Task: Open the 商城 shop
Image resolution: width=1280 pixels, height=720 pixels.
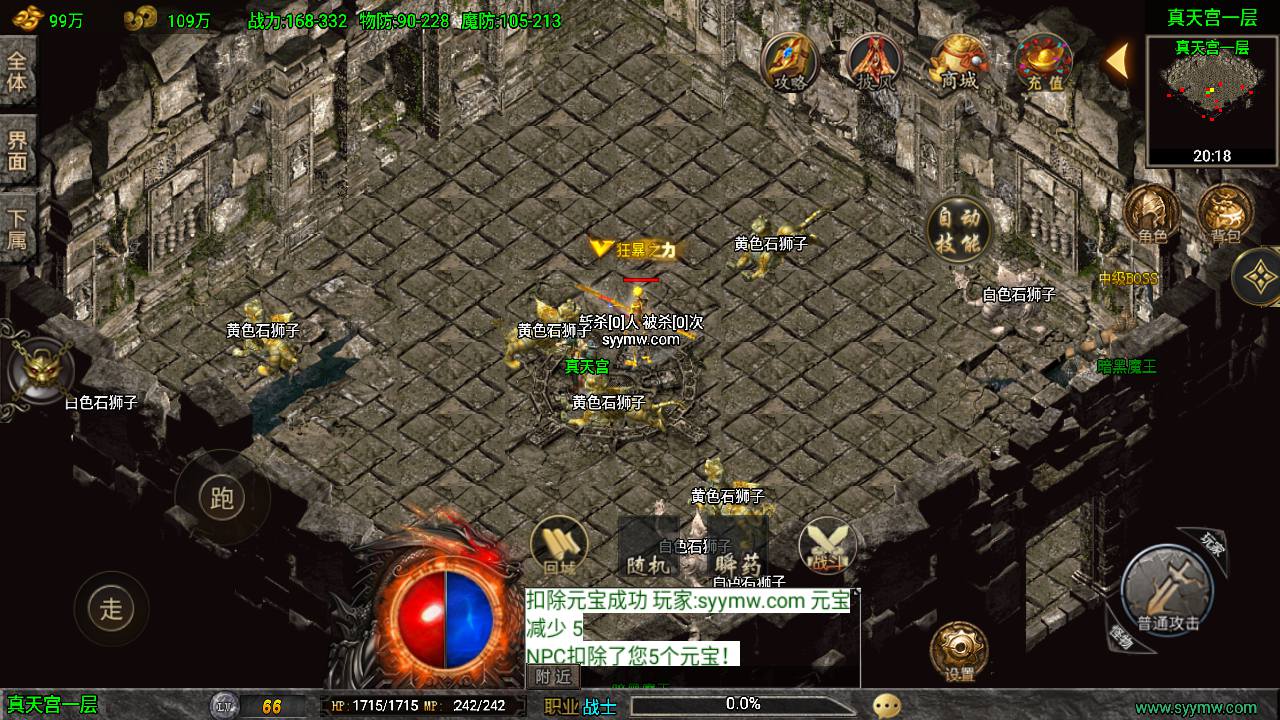Action: (959, 63)
